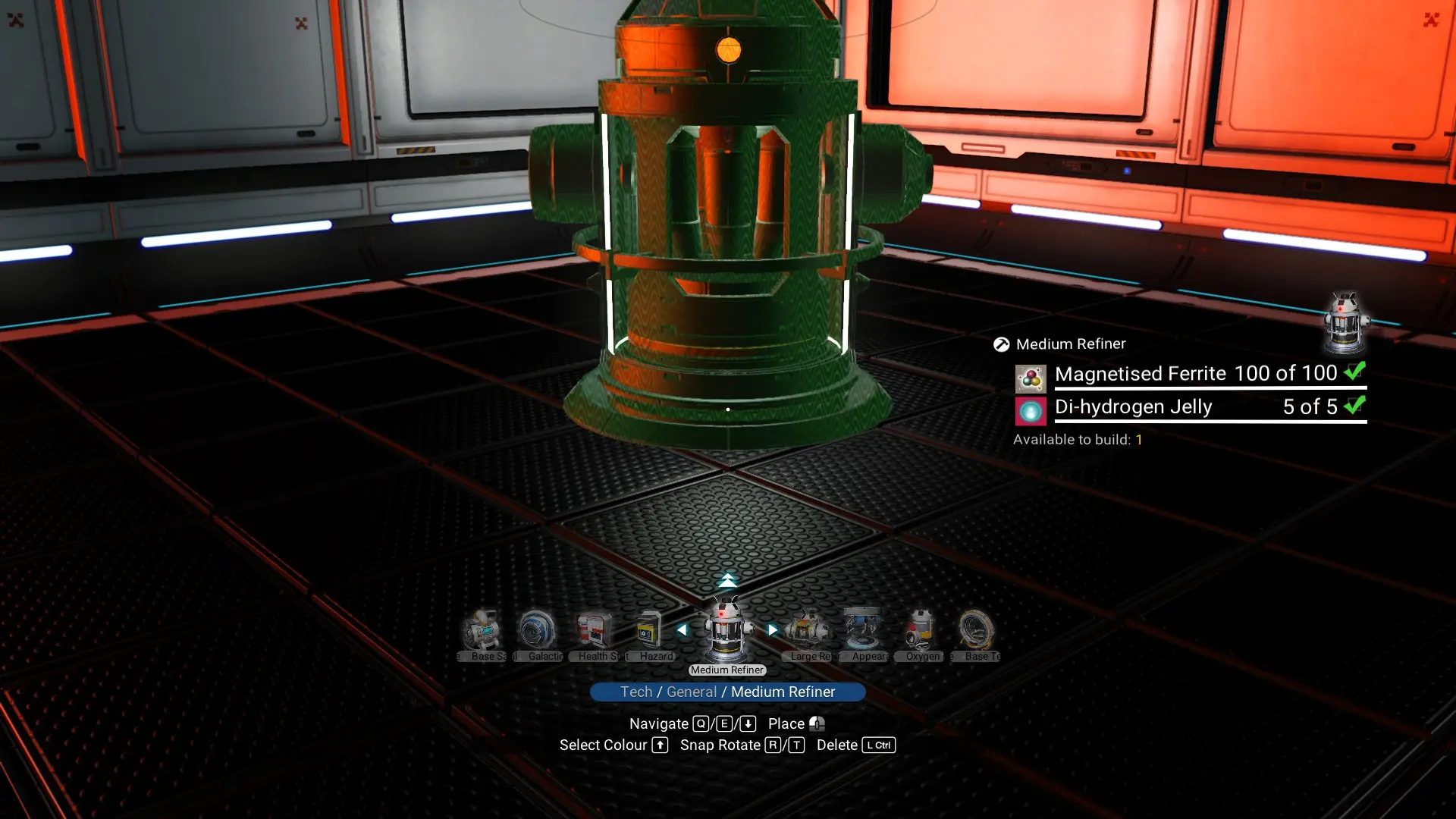Open the General category in the breadcrumb
This screenshot has width=1456, height=819.
tap(691, 692)
